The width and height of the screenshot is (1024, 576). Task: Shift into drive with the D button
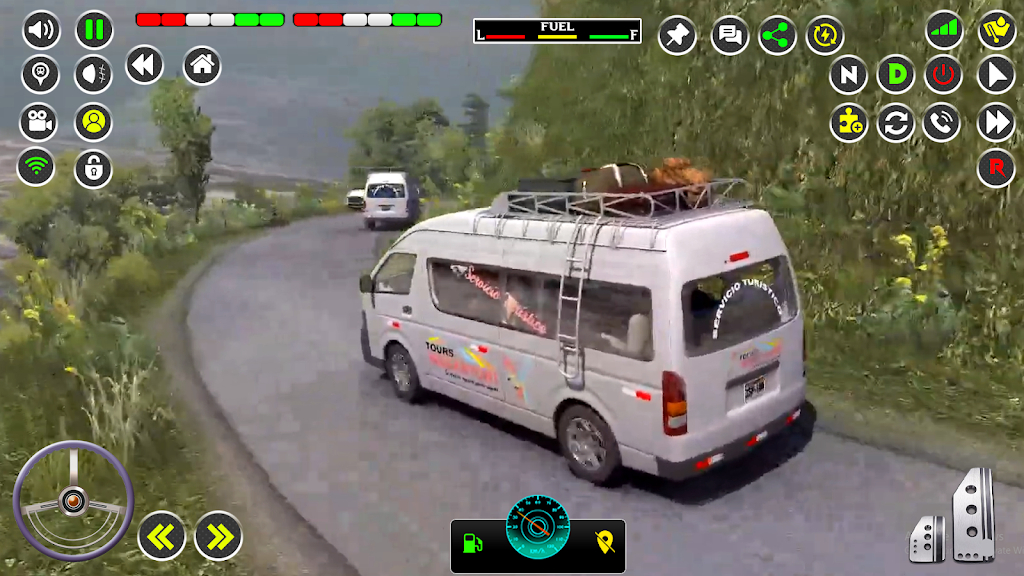tap(896, 75)
